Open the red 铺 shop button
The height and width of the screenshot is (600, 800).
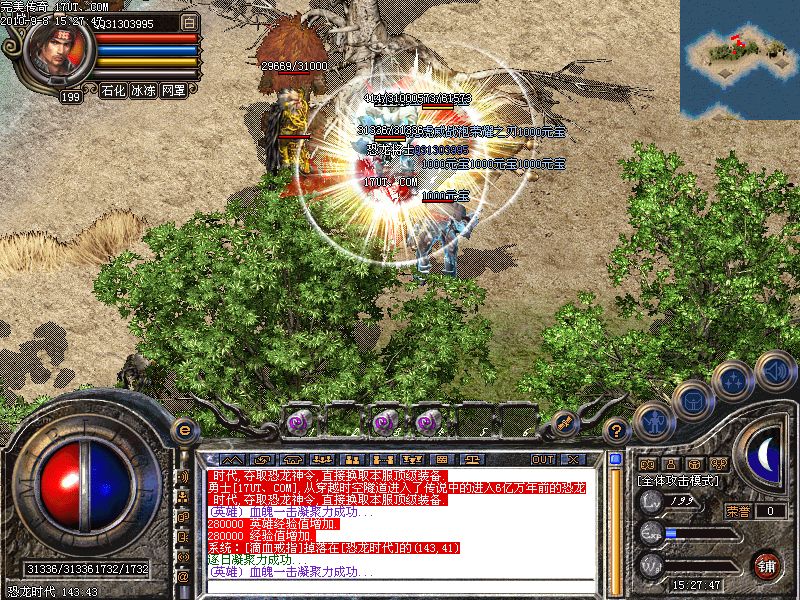pyautogui.click(x=767, y=565)
